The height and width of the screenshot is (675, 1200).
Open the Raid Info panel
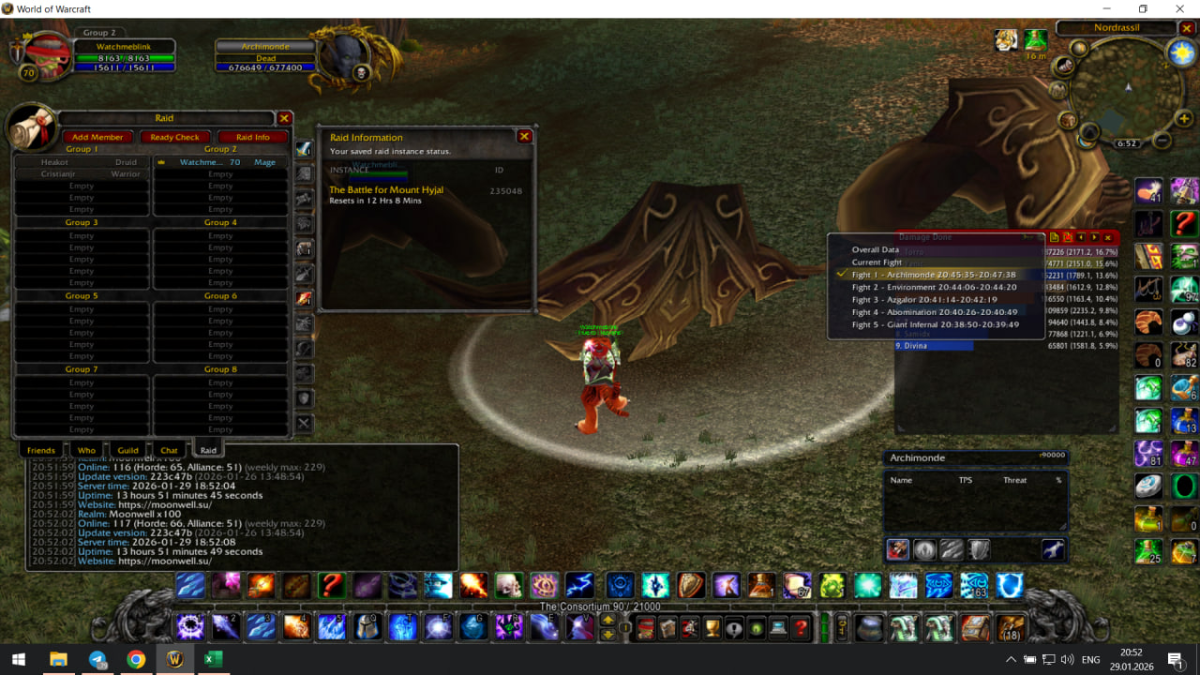(252, 137)
